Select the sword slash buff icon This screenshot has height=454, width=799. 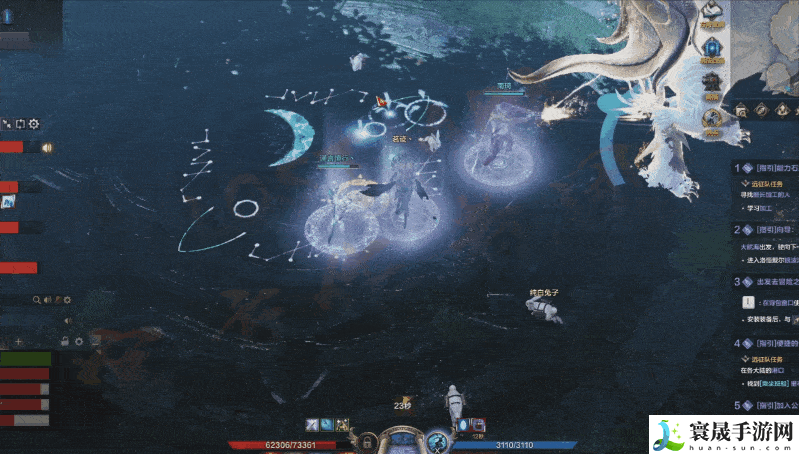(313, 425)
